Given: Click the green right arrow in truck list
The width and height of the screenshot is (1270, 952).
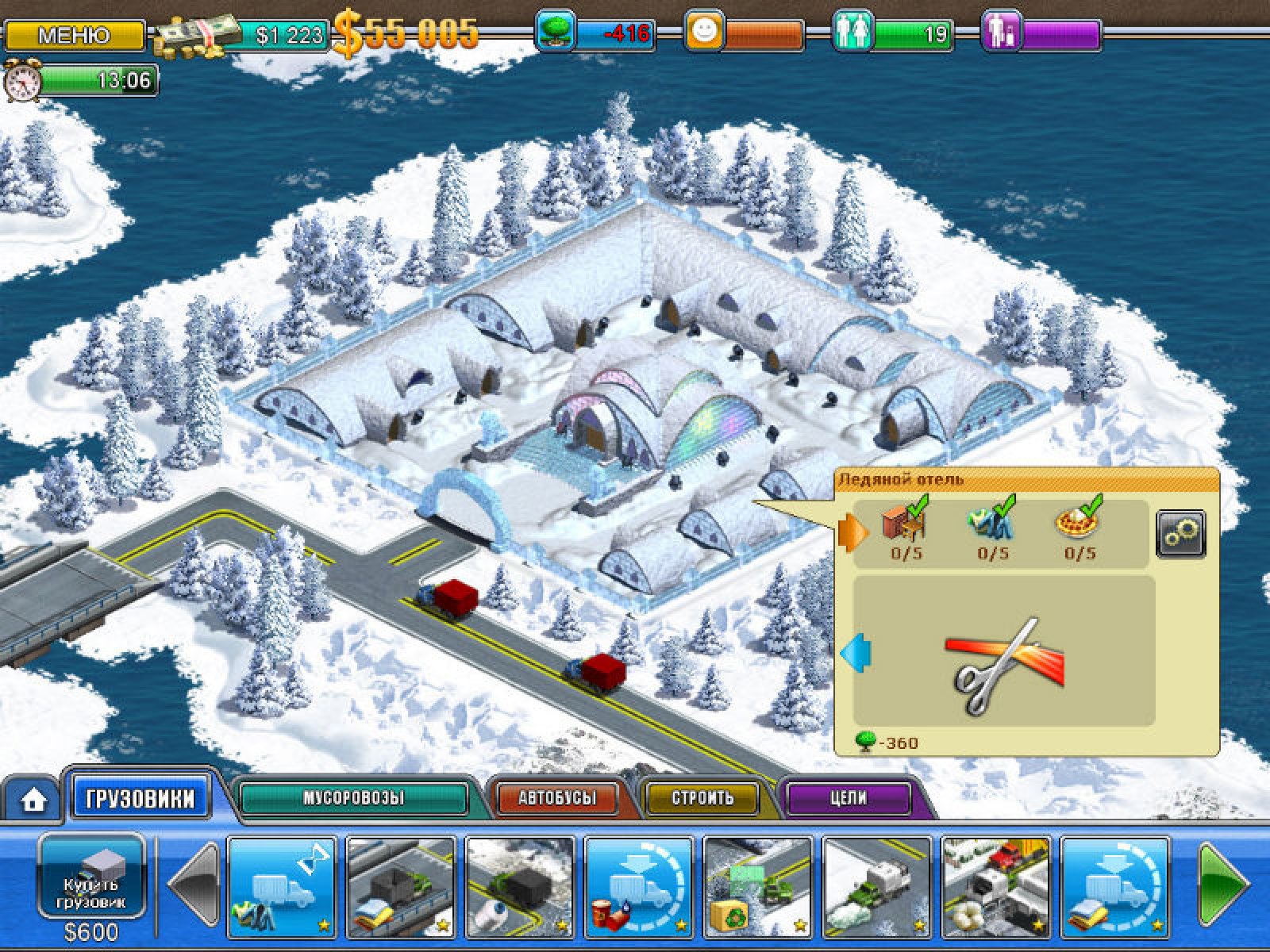Looking at the screenshot, I should click(1221, 884).
